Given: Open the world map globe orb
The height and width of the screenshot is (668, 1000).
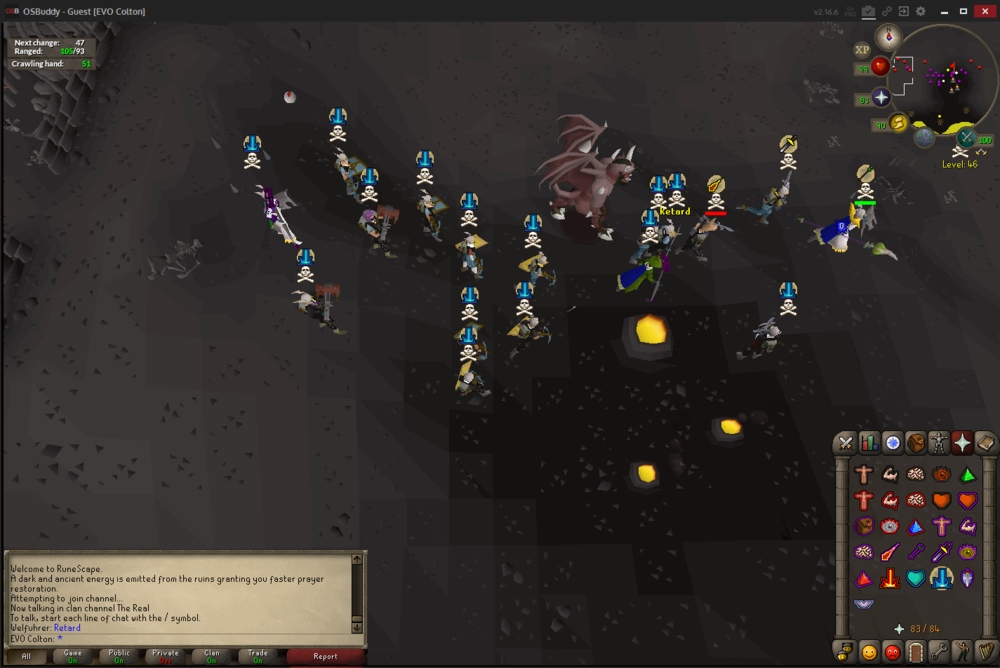Looking at the screenshot, I should click(x=925, y=137).
